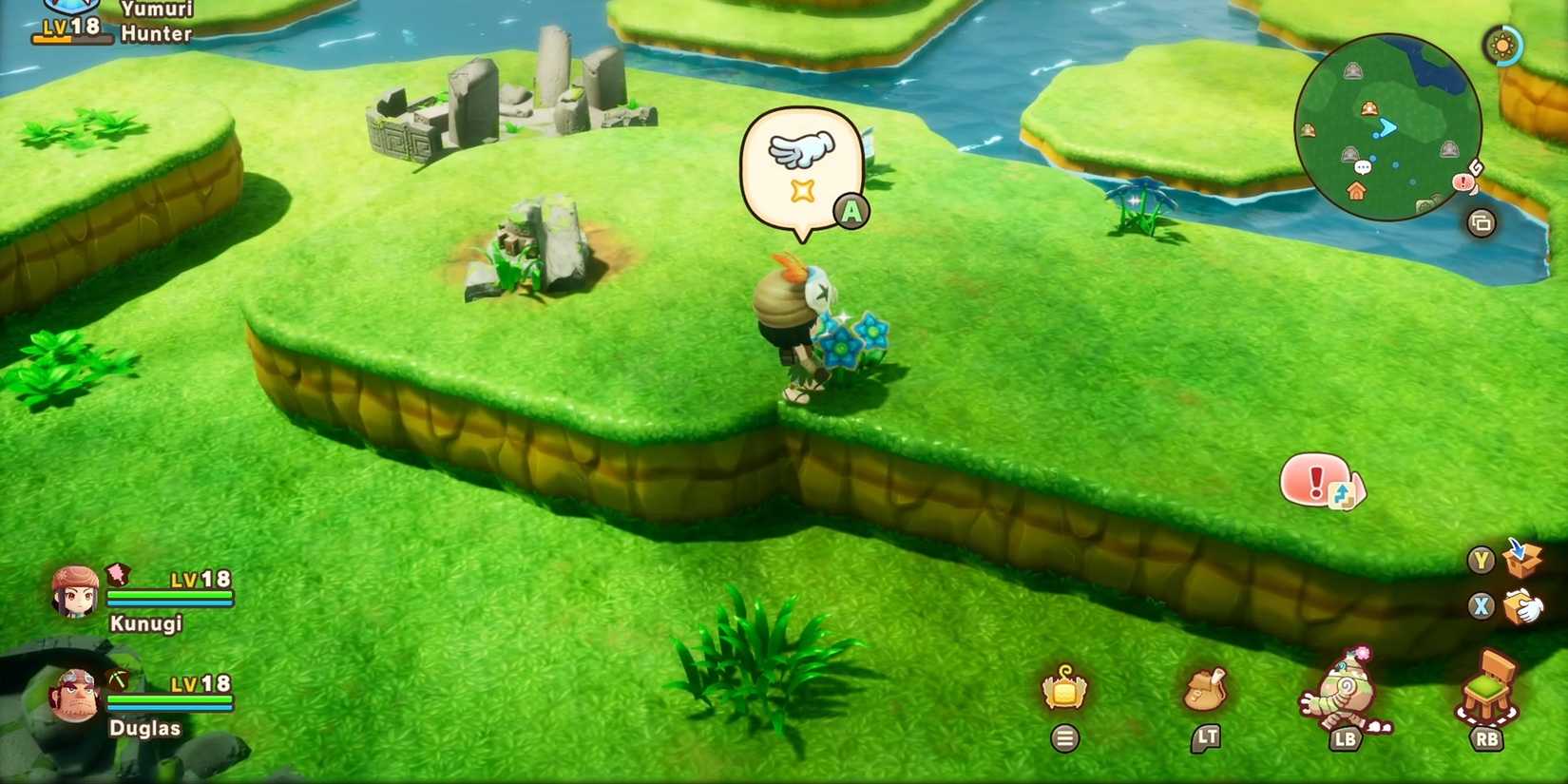
Task: Click the sun time-of-day indicator
Action: [1502, 46]
